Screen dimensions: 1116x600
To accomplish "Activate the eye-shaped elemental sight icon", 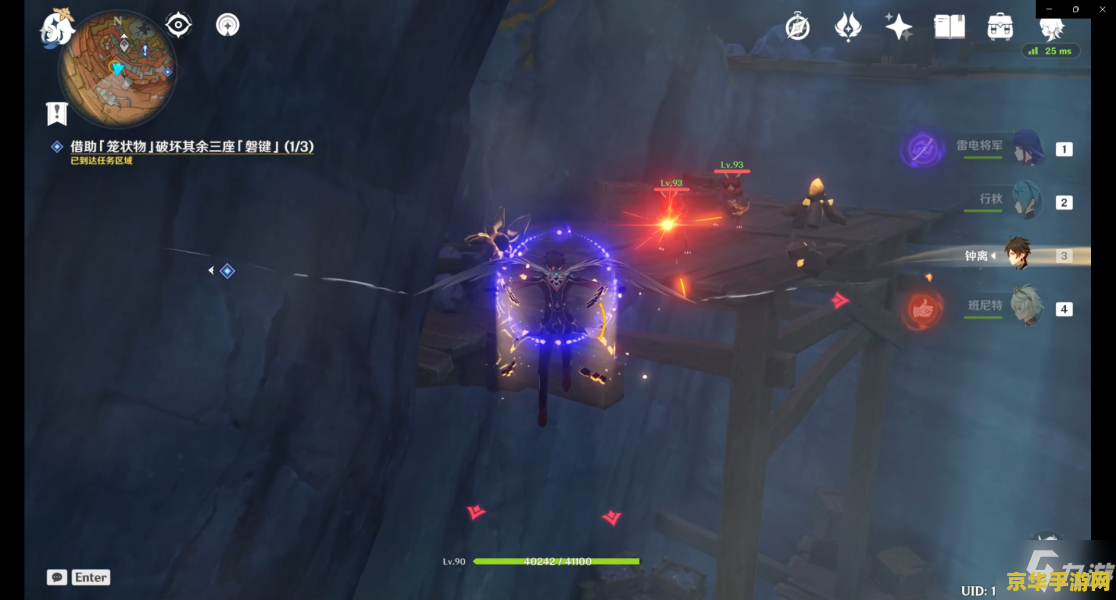I will [x=178, y=25].
